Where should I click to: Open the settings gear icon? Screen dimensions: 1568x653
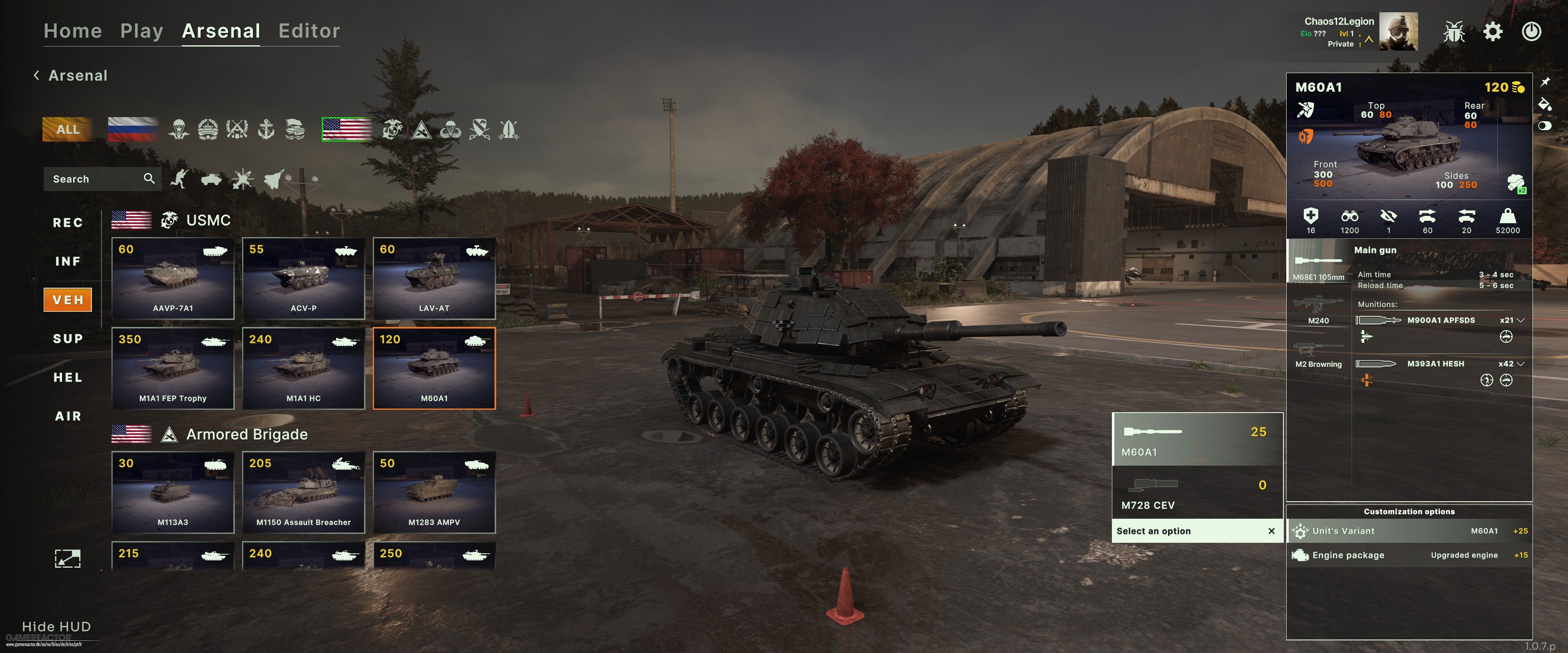click(1492, 32)
